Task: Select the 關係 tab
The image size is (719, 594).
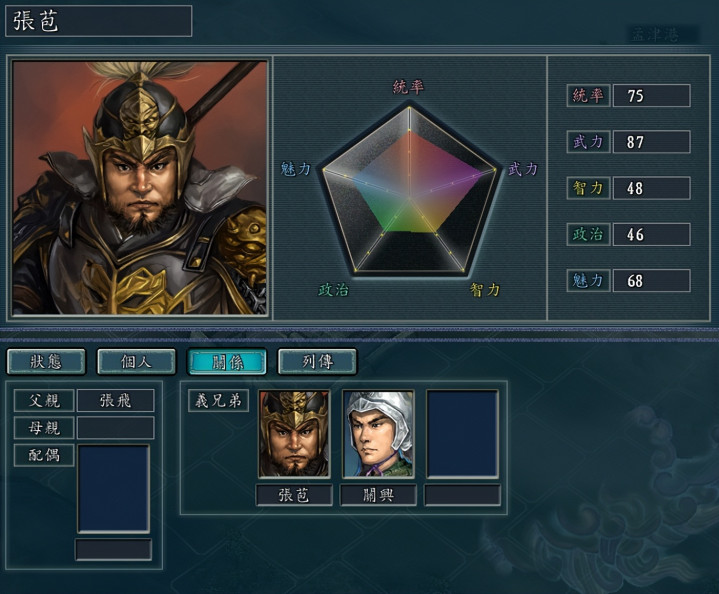Action: 226,361
